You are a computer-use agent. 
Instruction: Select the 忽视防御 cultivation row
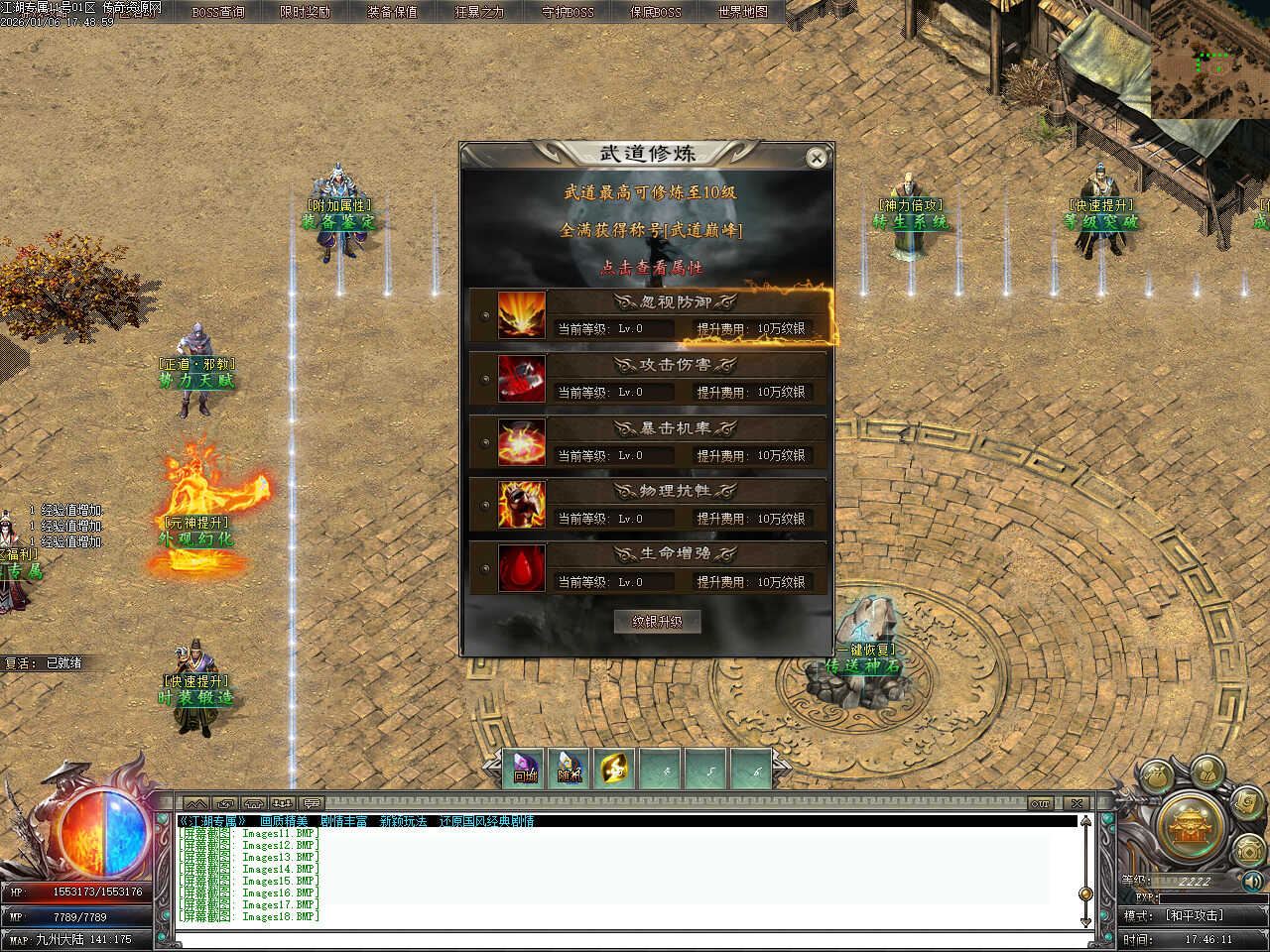(649, 315)
